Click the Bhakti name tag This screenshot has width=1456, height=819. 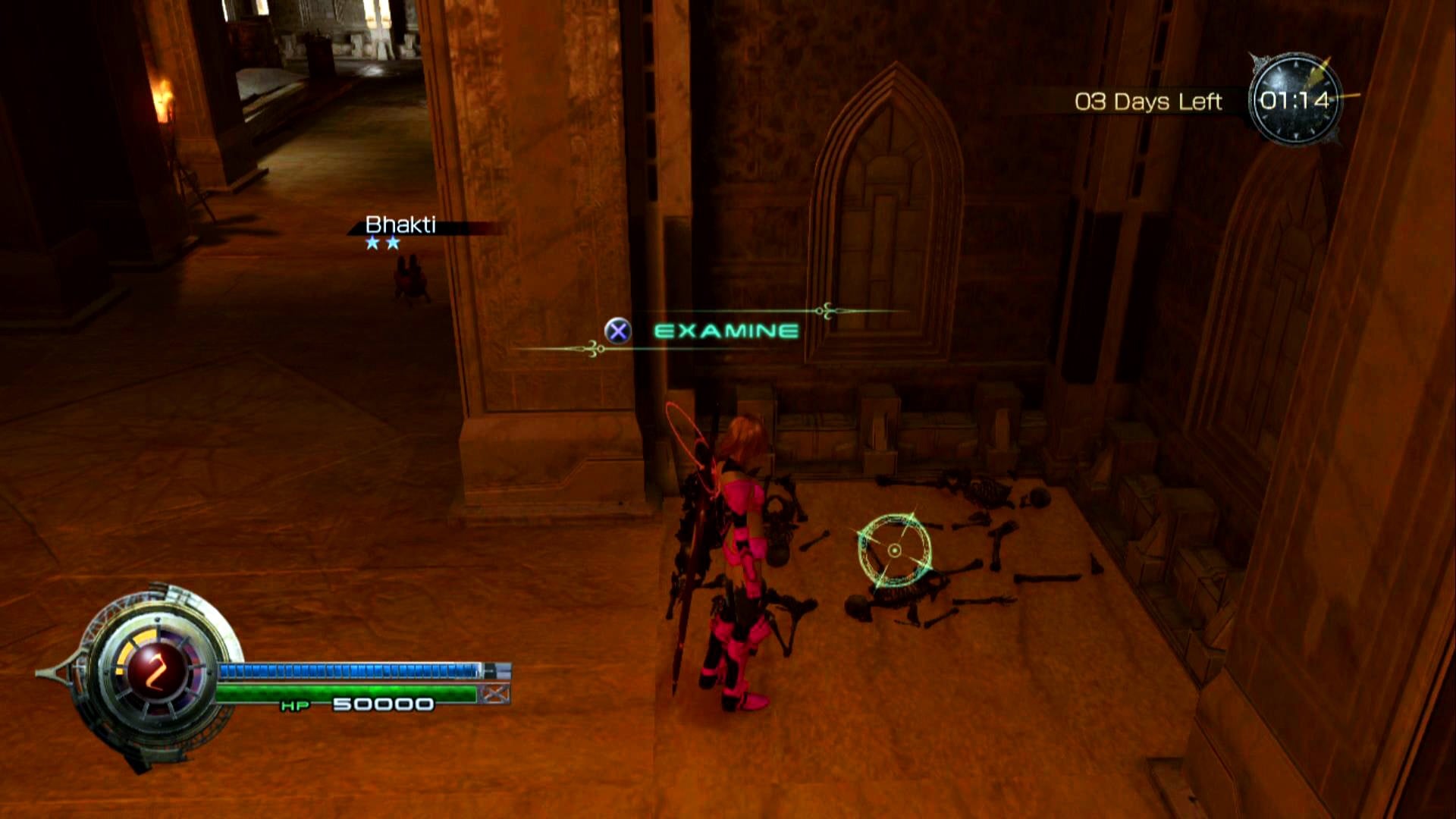(400, 225)
